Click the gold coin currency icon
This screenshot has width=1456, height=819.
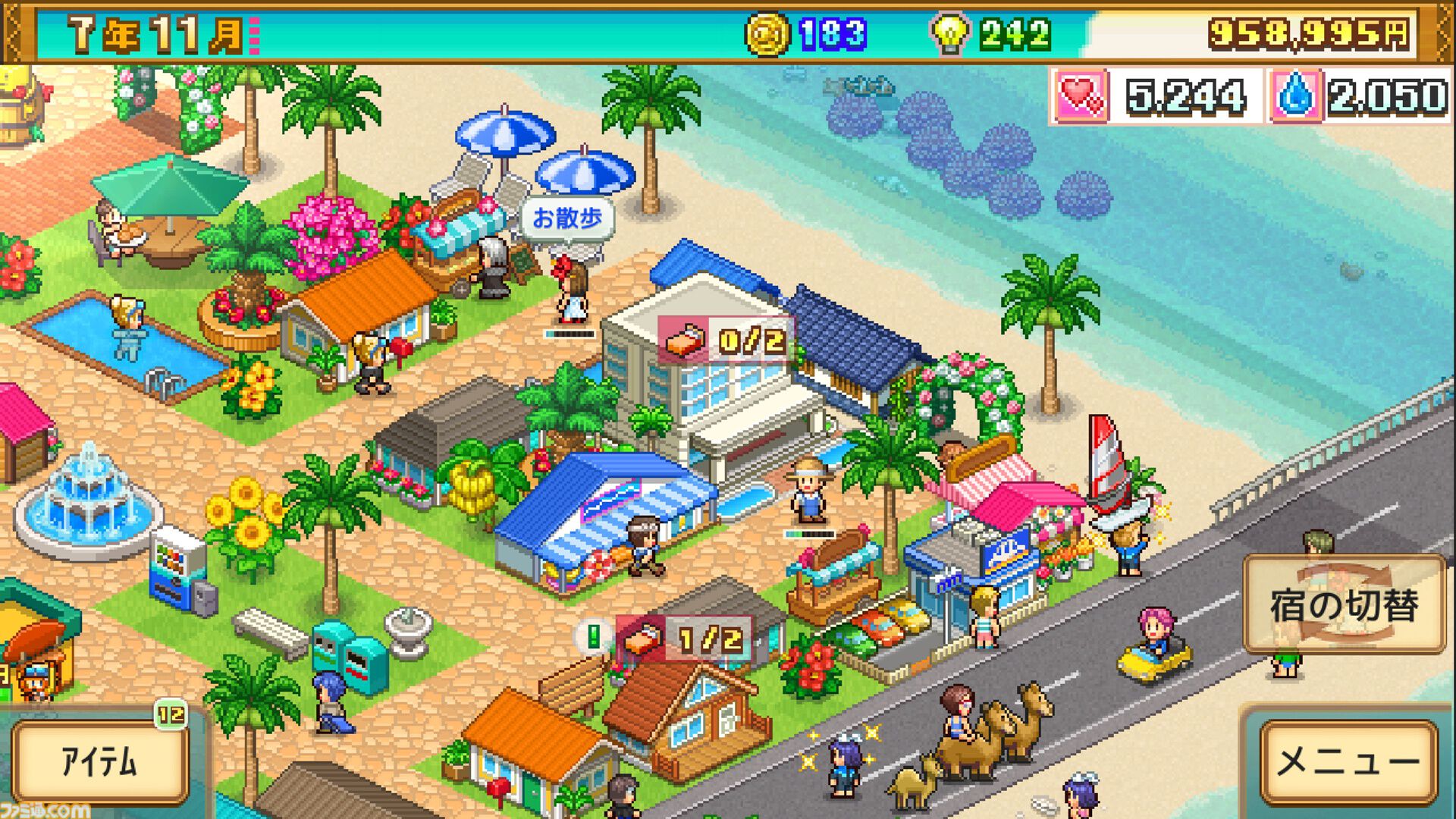point(770,32)
